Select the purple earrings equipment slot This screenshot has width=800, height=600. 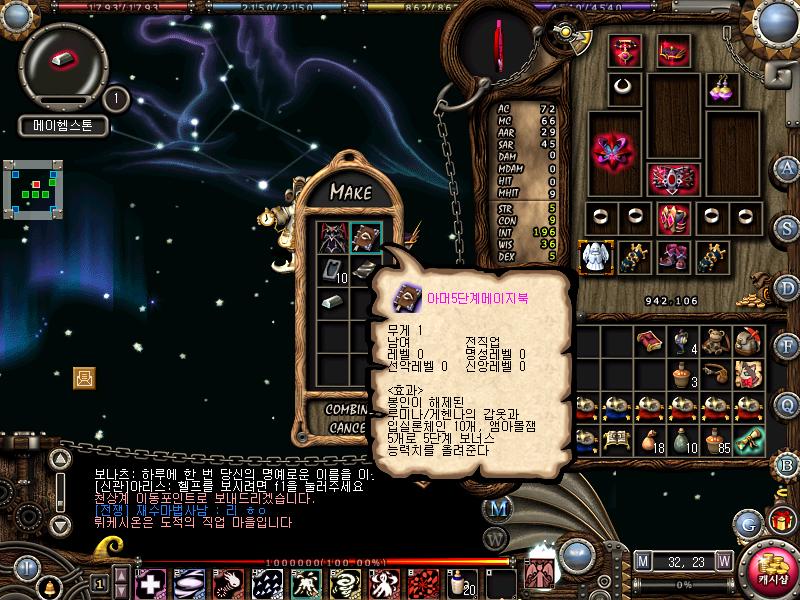point(722,88)
